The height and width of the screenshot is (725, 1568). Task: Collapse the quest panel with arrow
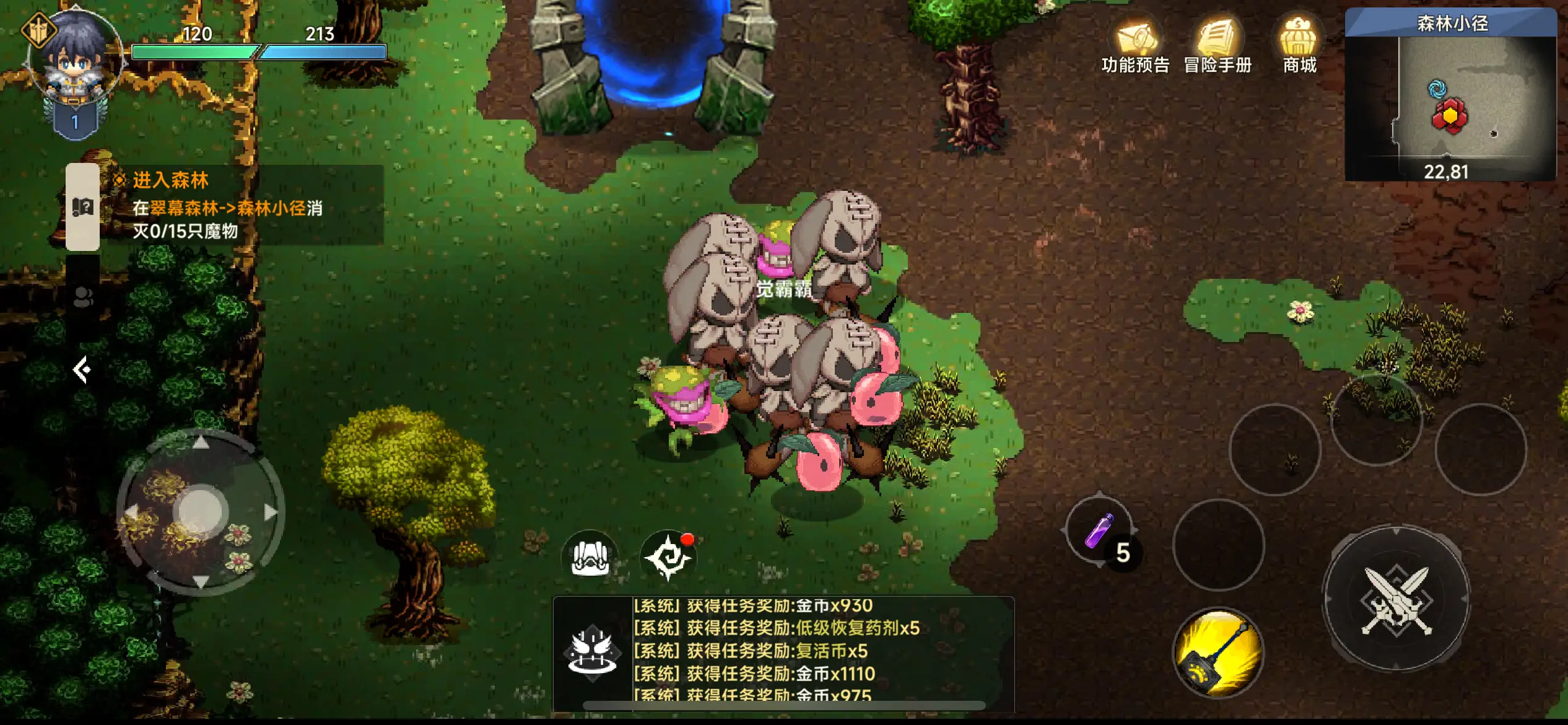pyautogui.click(x=82, y=370)
